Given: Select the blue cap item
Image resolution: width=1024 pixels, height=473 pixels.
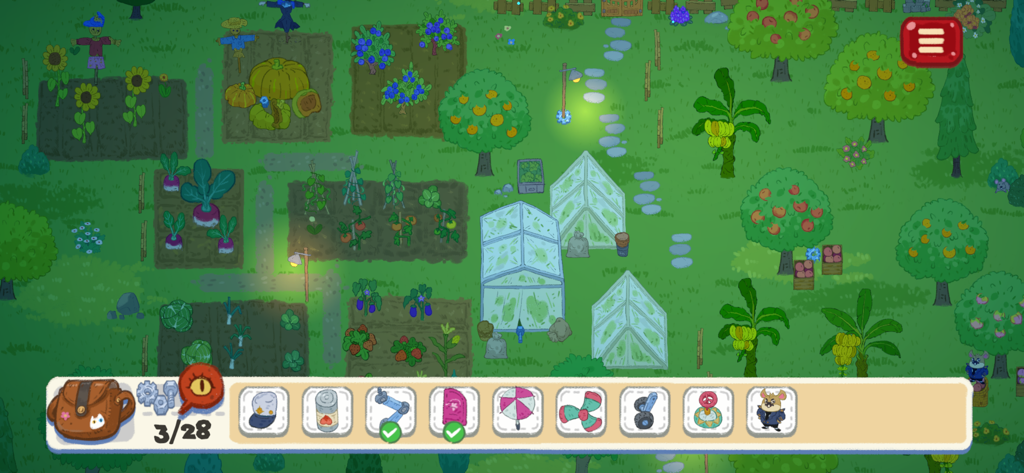Looking at the screenshot, I should point(263,411).
